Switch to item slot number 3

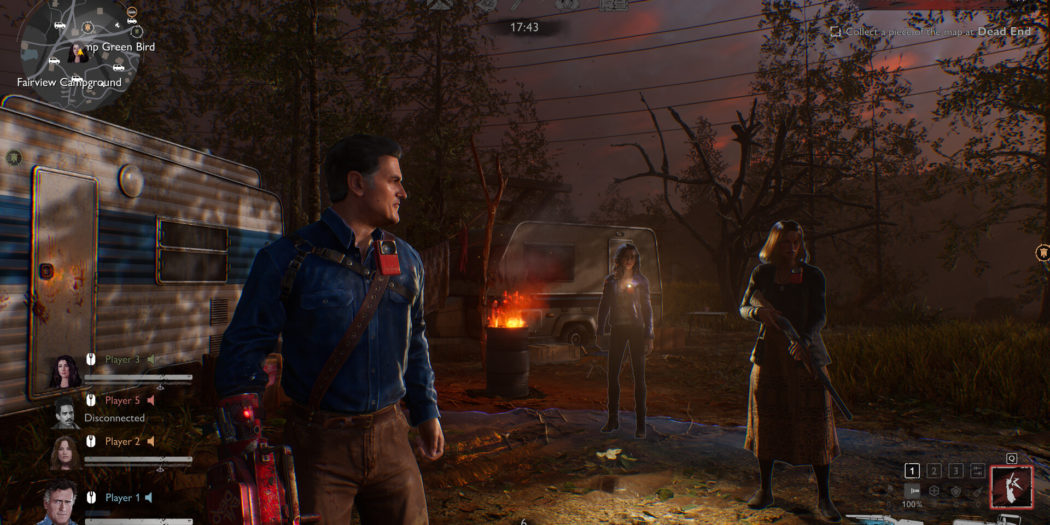coord(956,470)
